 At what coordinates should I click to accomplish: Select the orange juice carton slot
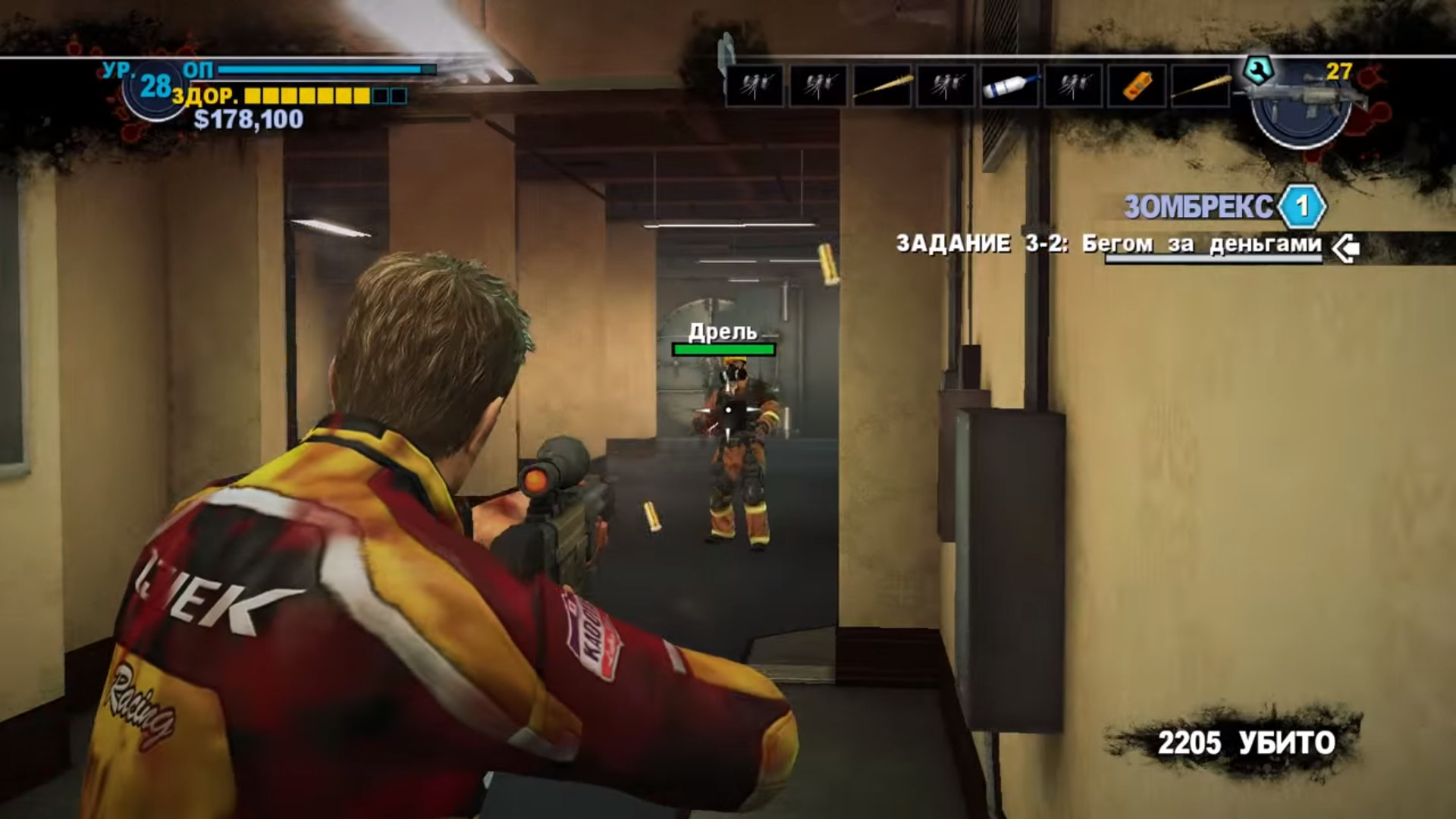tap(1136, 86)
